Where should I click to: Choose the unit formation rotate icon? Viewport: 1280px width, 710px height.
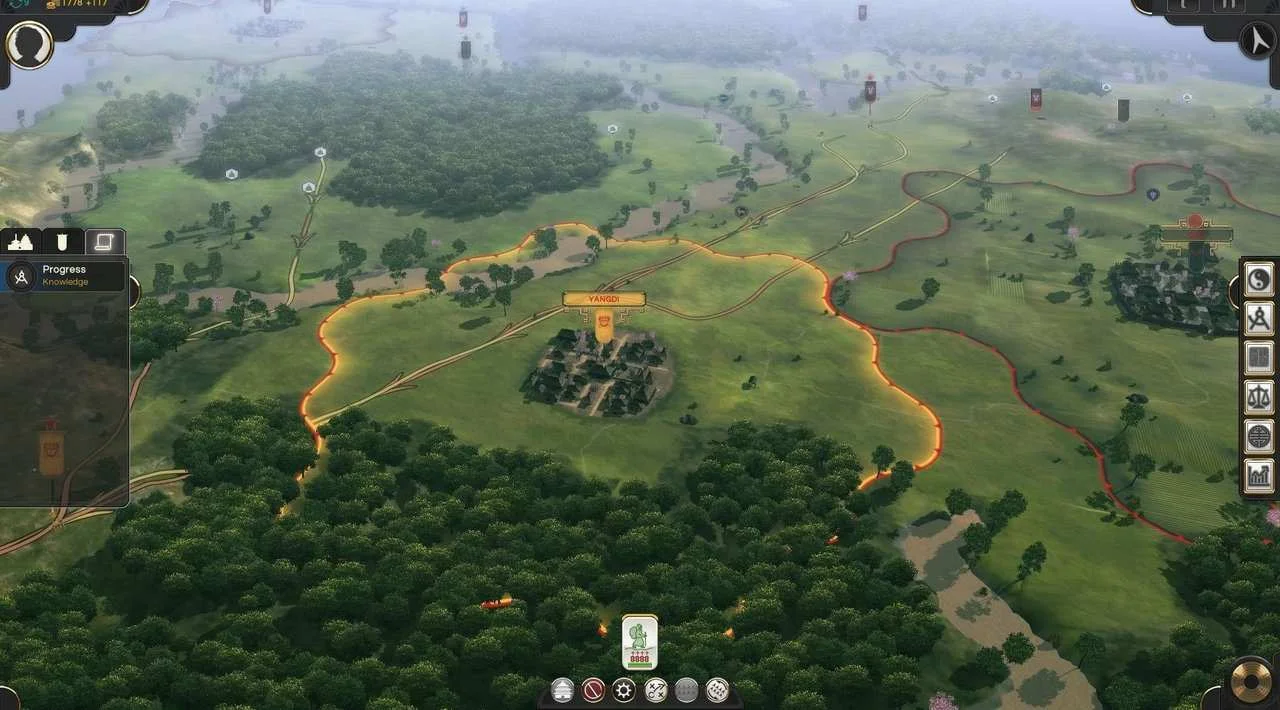pyautogui.click(x=717, y=690)
